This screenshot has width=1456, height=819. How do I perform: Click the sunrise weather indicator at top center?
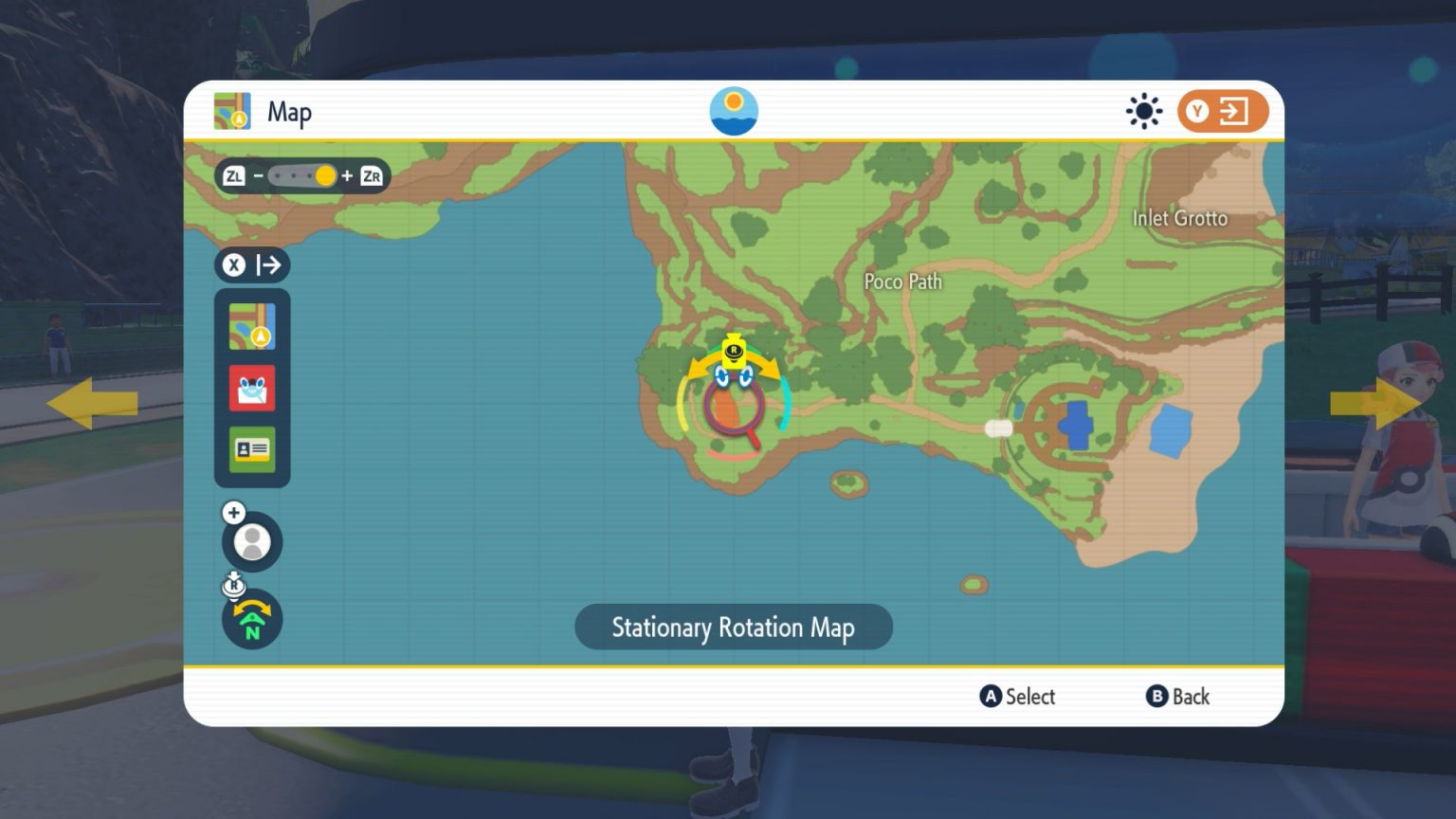[x=734, y=110]
